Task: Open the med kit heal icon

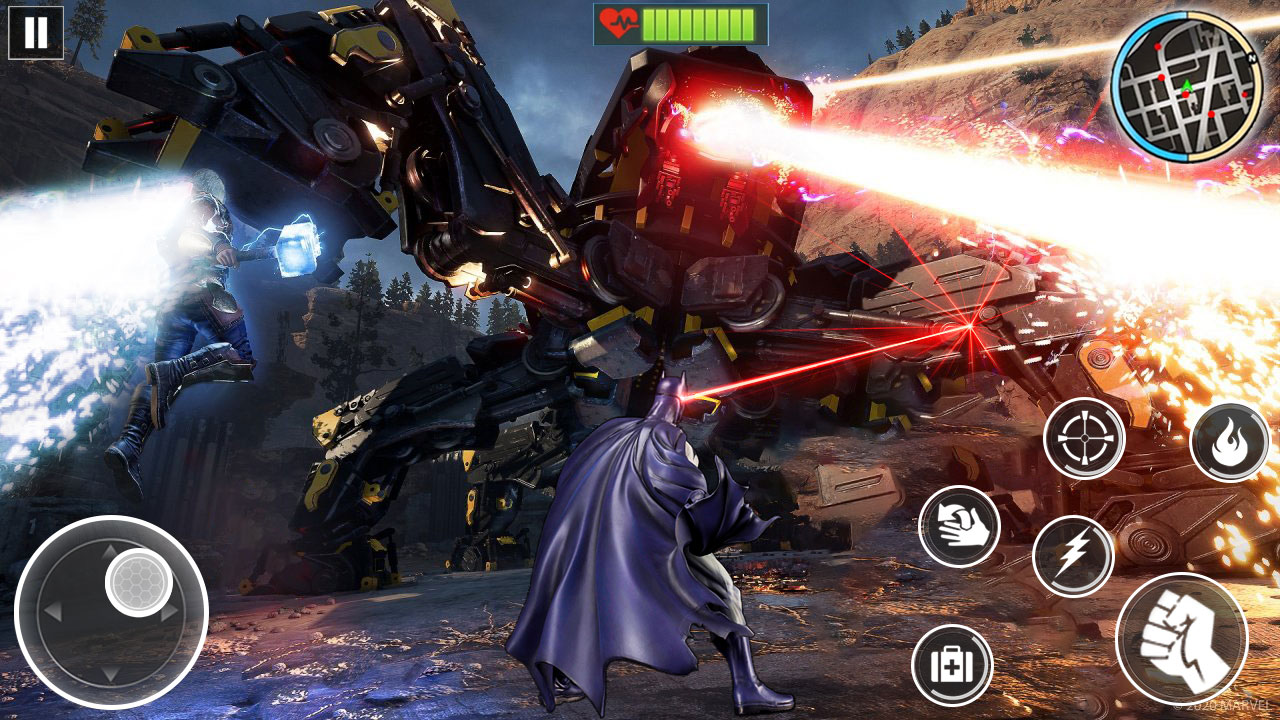Action: (x=953, y=663)
